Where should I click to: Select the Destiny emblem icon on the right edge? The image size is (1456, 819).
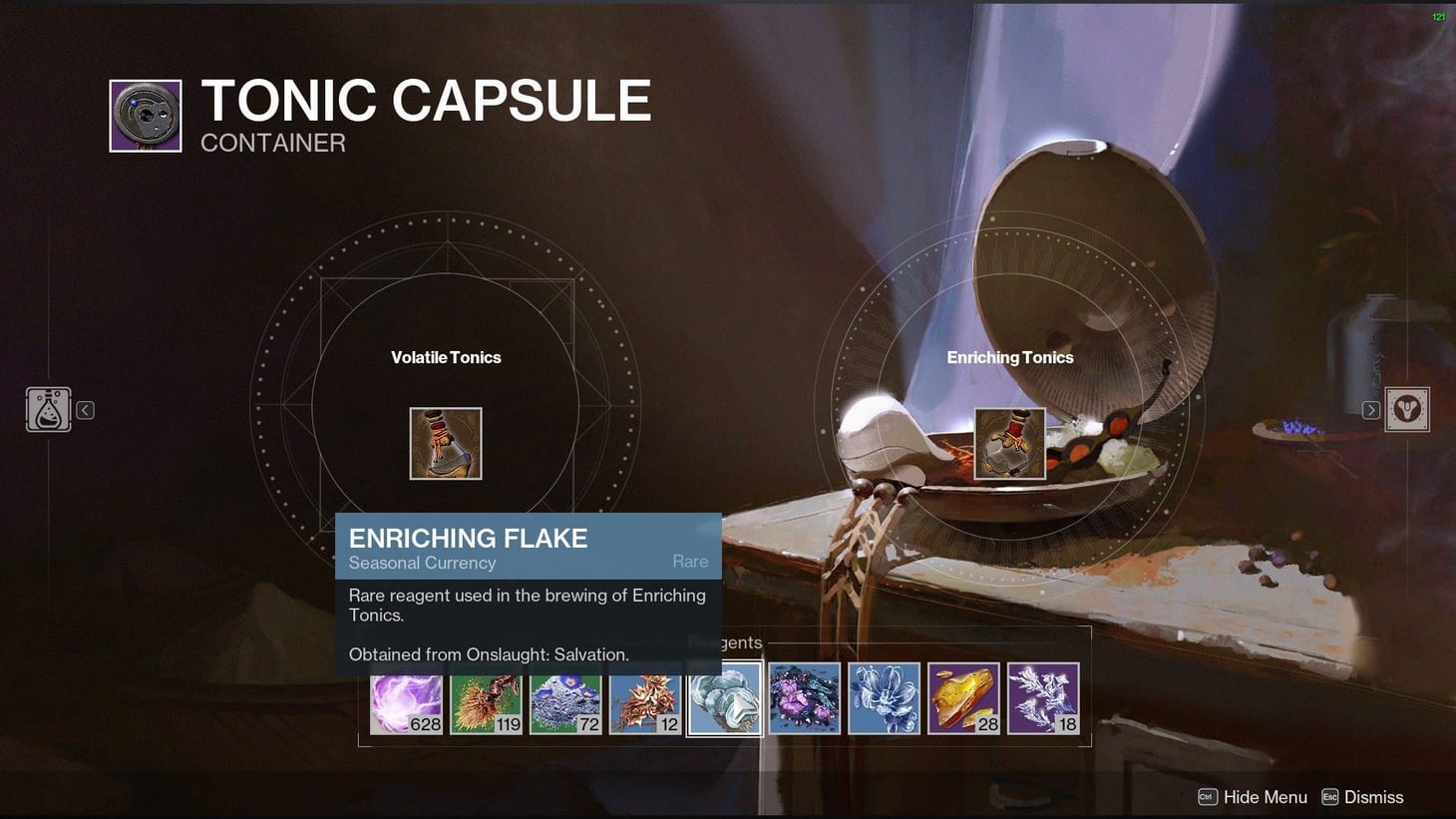click(x=1407, y=409)
